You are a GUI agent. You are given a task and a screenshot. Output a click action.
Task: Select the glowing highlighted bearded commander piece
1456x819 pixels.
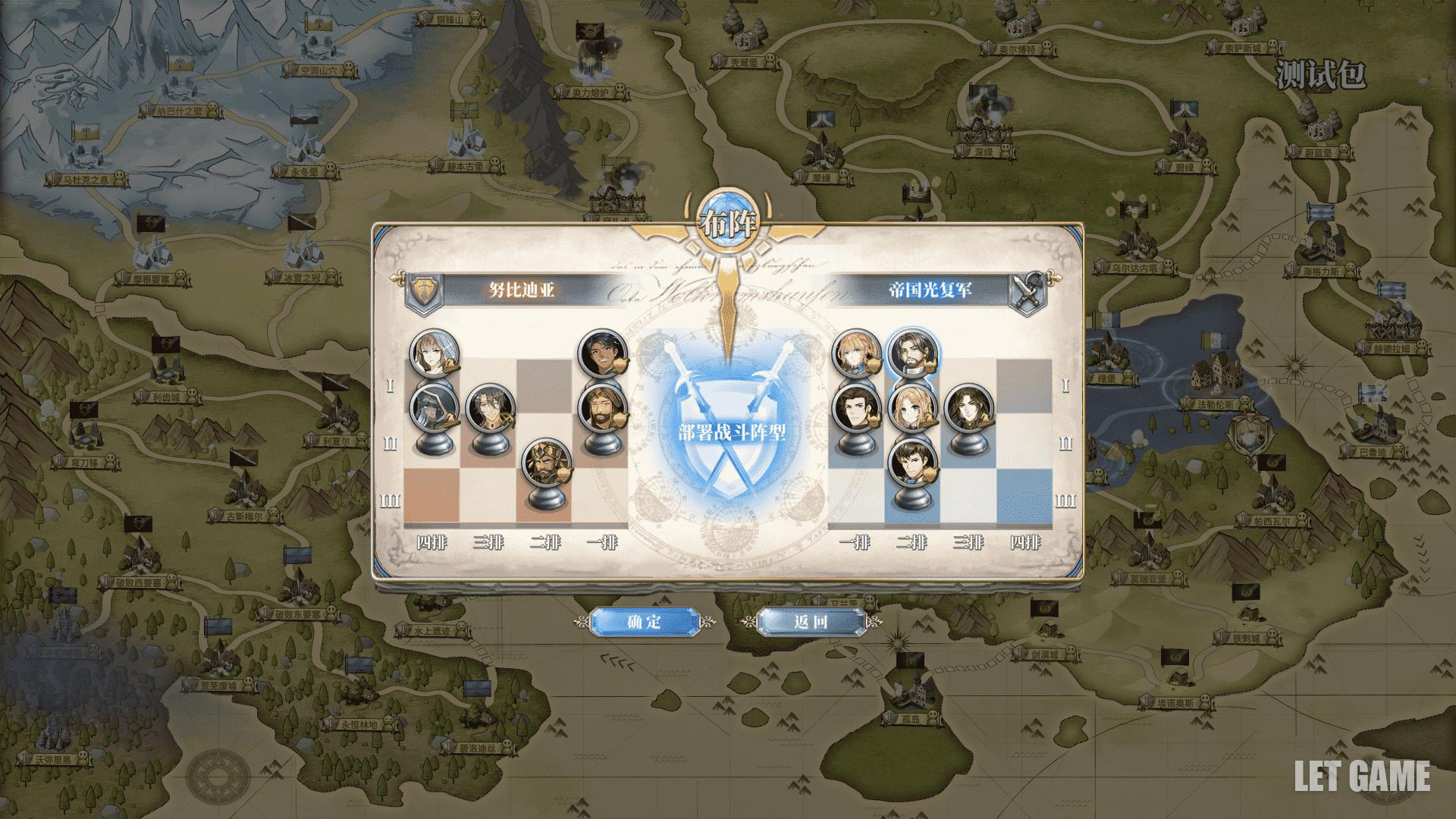click(913, 353)
